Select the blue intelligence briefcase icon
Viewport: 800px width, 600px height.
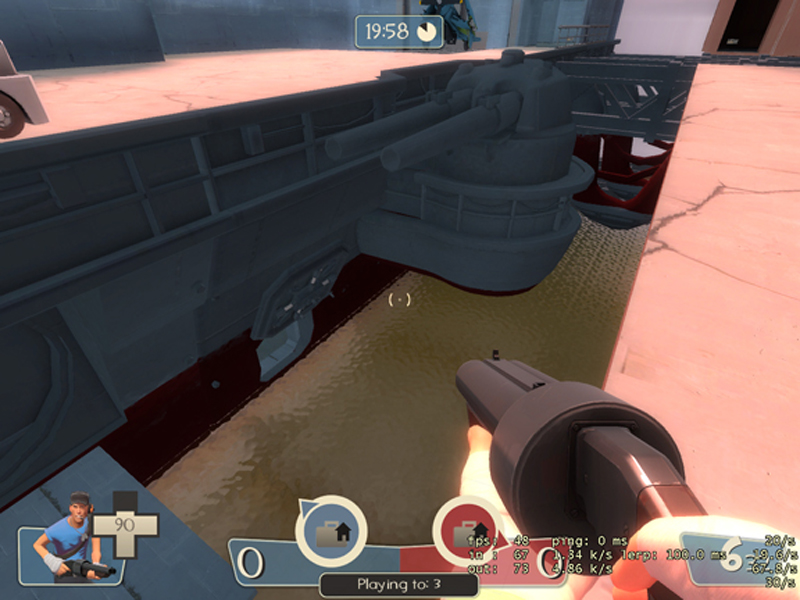(x=331, y=531)
